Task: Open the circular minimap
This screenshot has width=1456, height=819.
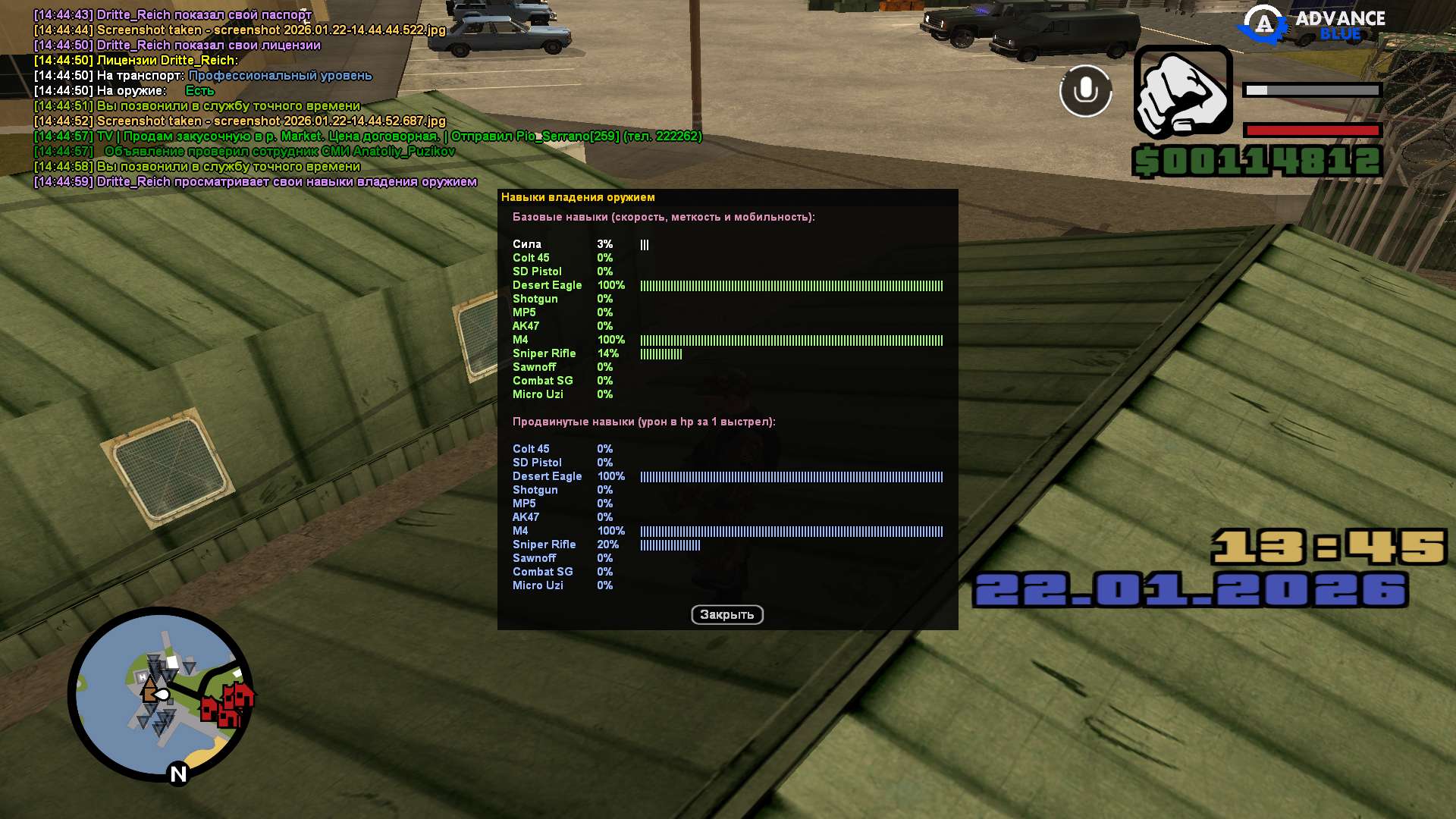Action: tap(160, 694)
